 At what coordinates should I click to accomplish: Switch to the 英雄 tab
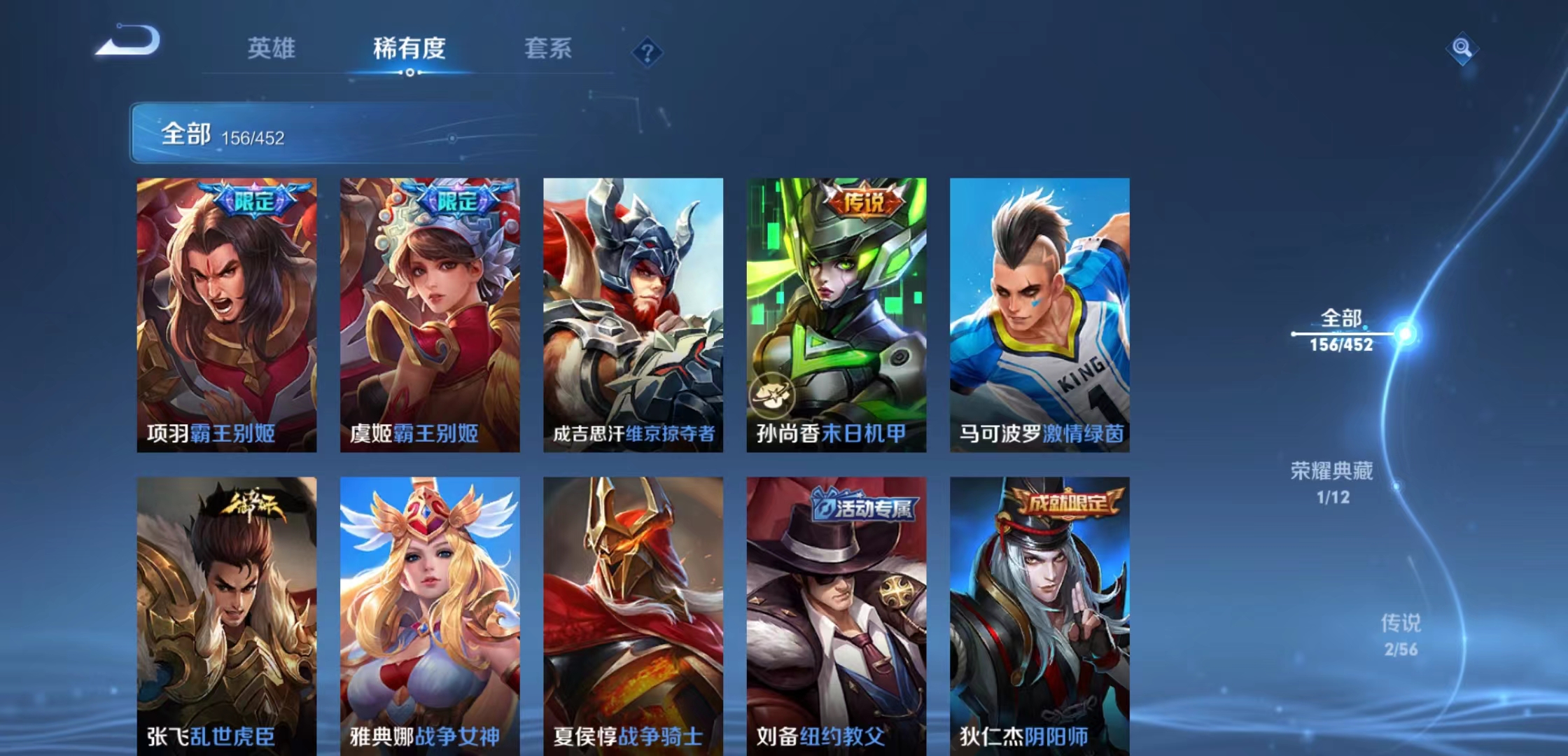pos(272,48)
